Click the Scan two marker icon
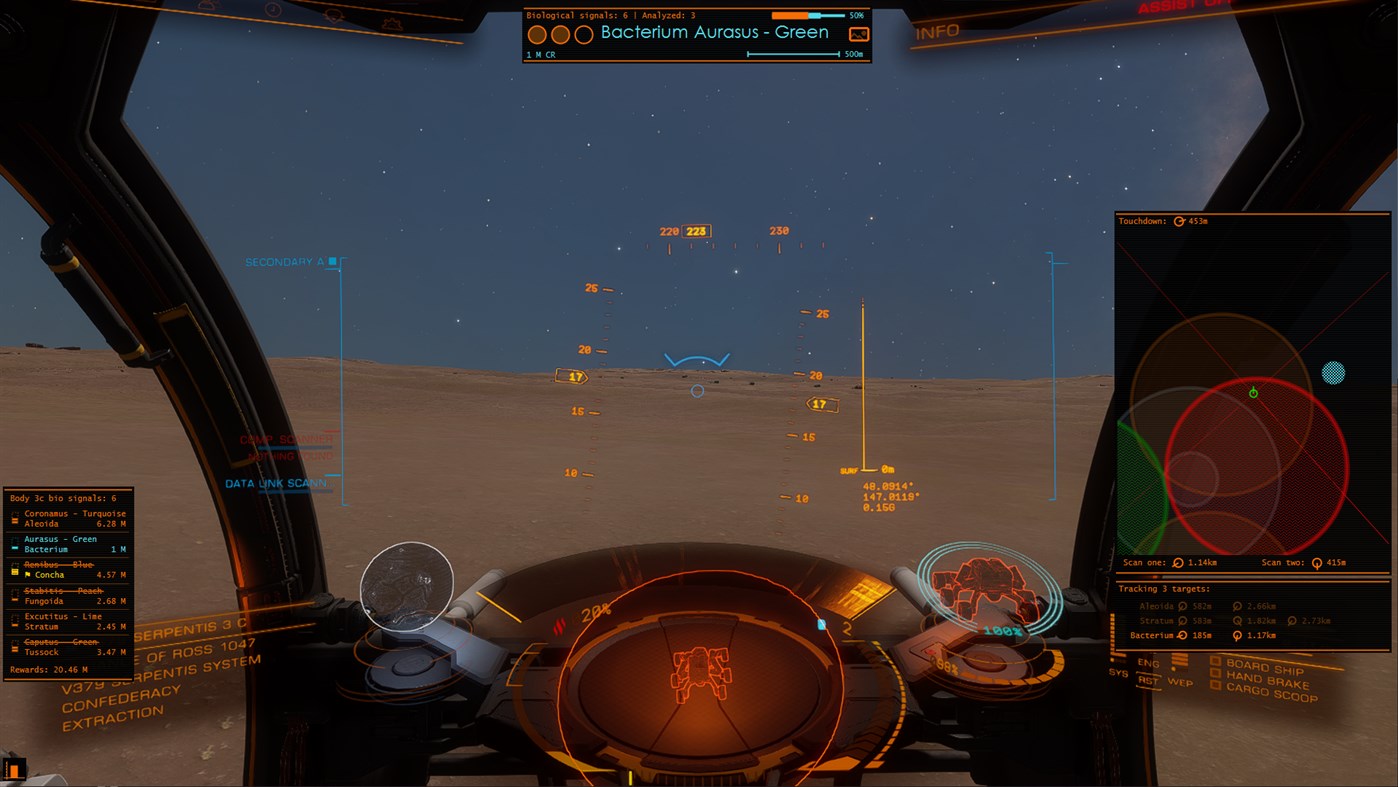Viewport: 1398px width, 787px height. pos(1317,563)
